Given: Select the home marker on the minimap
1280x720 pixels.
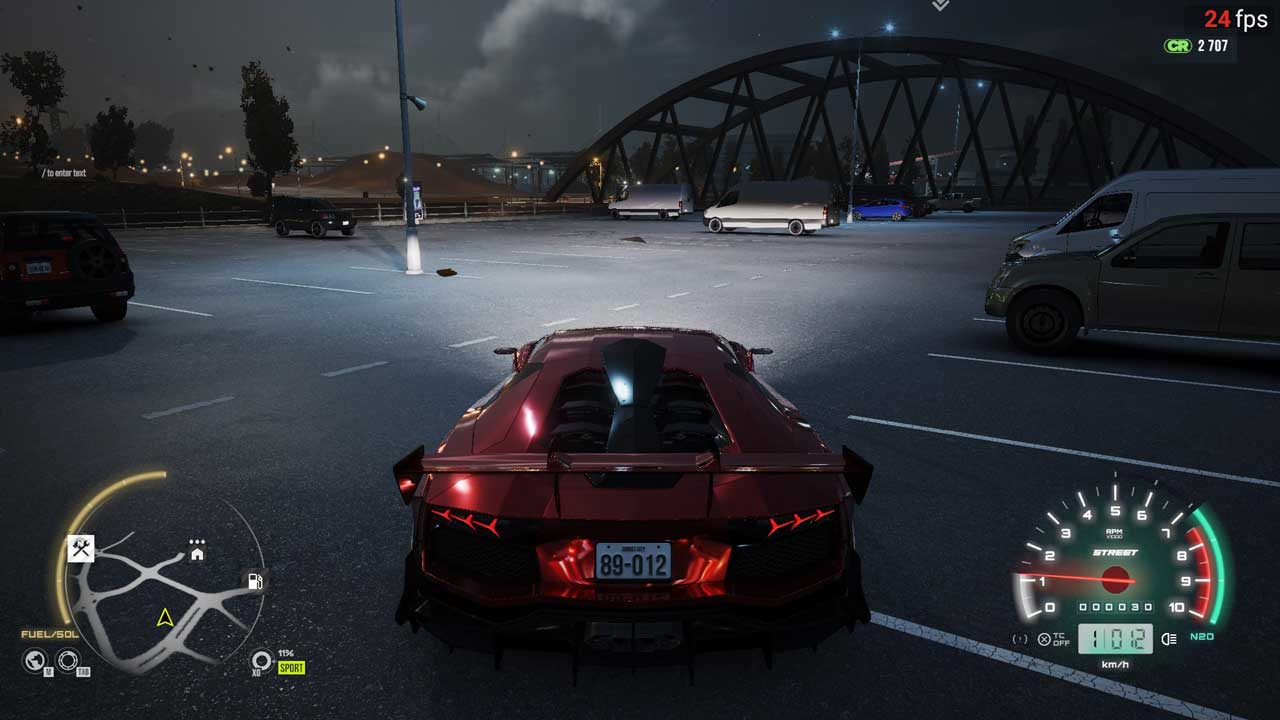Looking at the screenshot, I should pyautogui.click(x=197, y=553).
